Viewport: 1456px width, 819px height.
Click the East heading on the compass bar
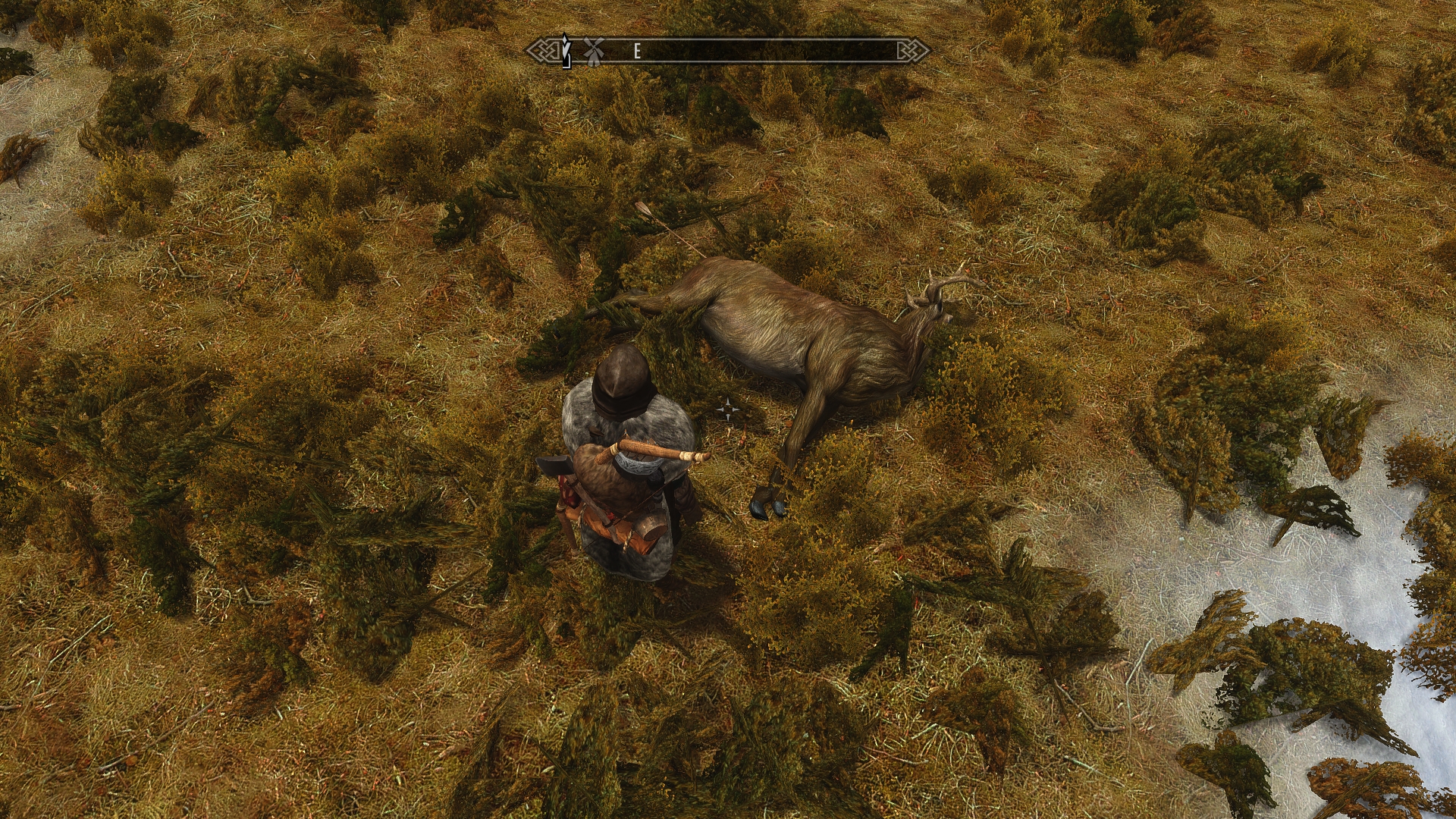637,51
